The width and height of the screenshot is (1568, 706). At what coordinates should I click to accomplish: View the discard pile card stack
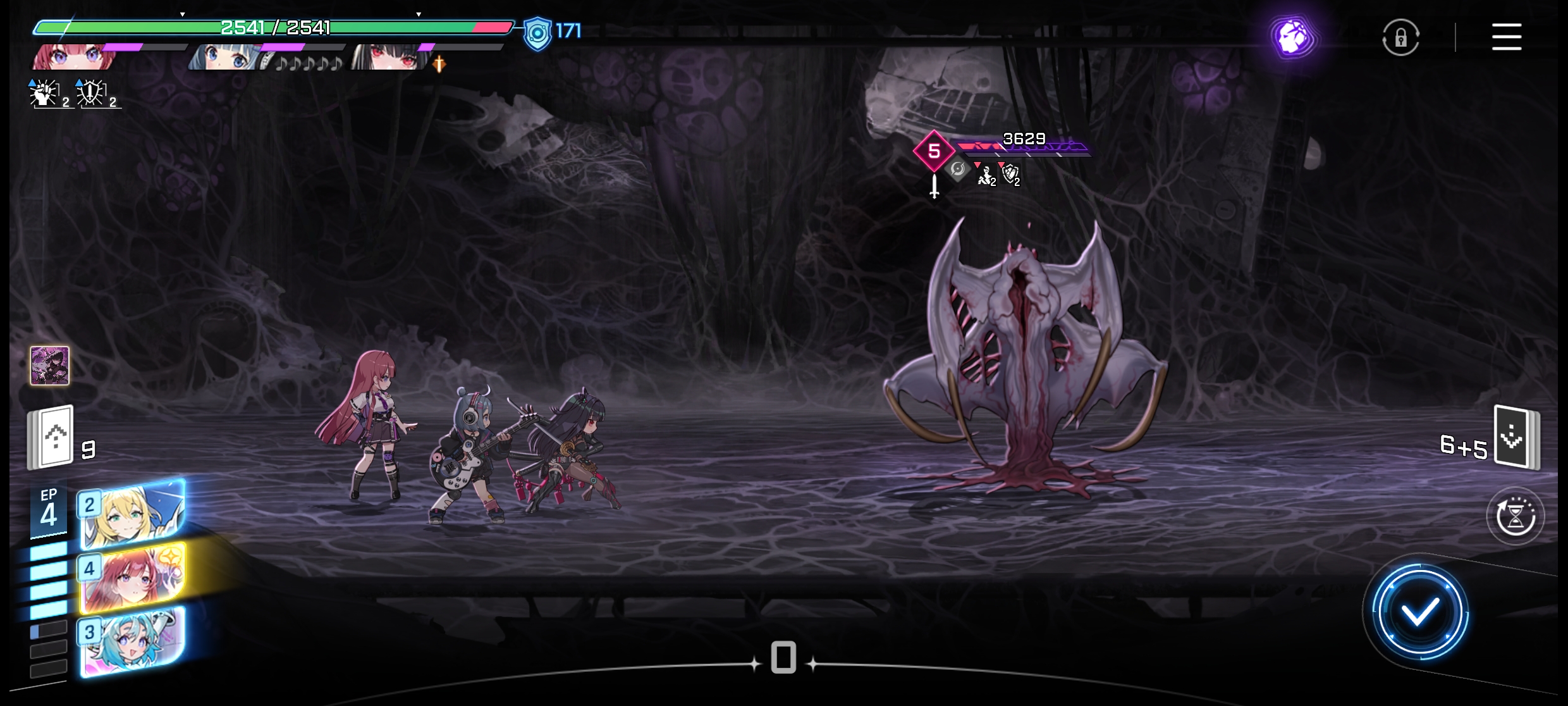click(x=1516, y=437)
